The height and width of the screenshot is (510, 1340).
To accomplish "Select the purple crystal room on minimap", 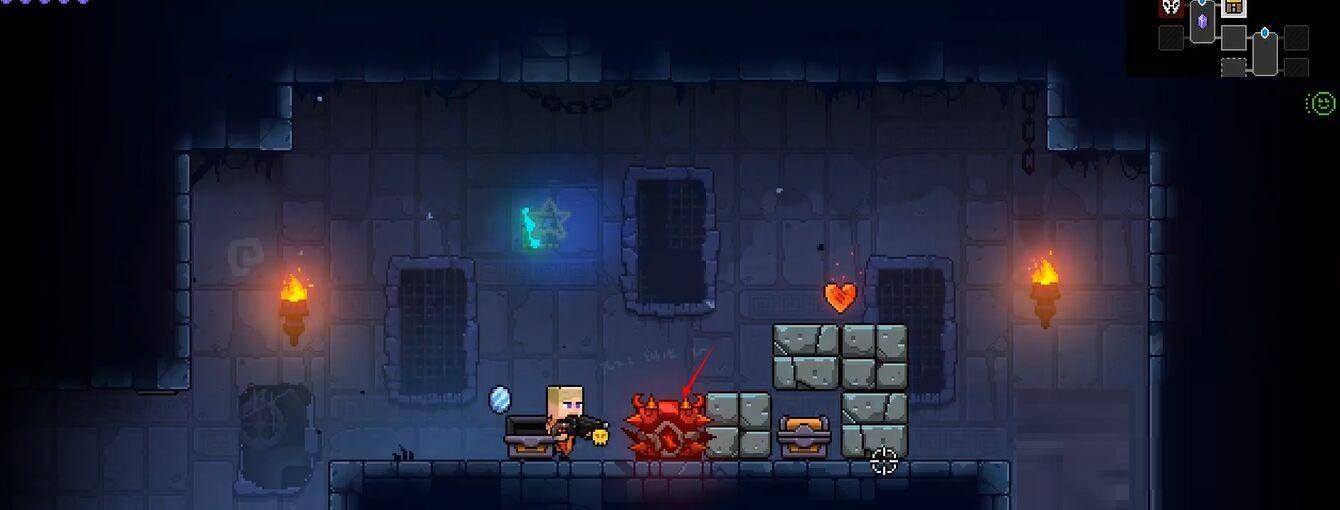I will coord(1203,21).
